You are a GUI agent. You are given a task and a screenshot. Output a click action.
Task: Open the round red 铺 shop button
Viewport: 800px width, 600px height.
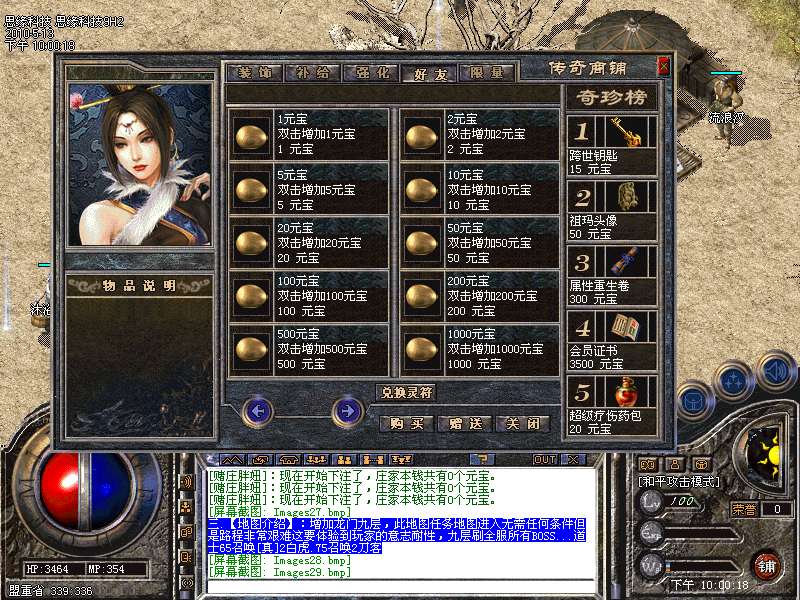(x=766, y=564)
